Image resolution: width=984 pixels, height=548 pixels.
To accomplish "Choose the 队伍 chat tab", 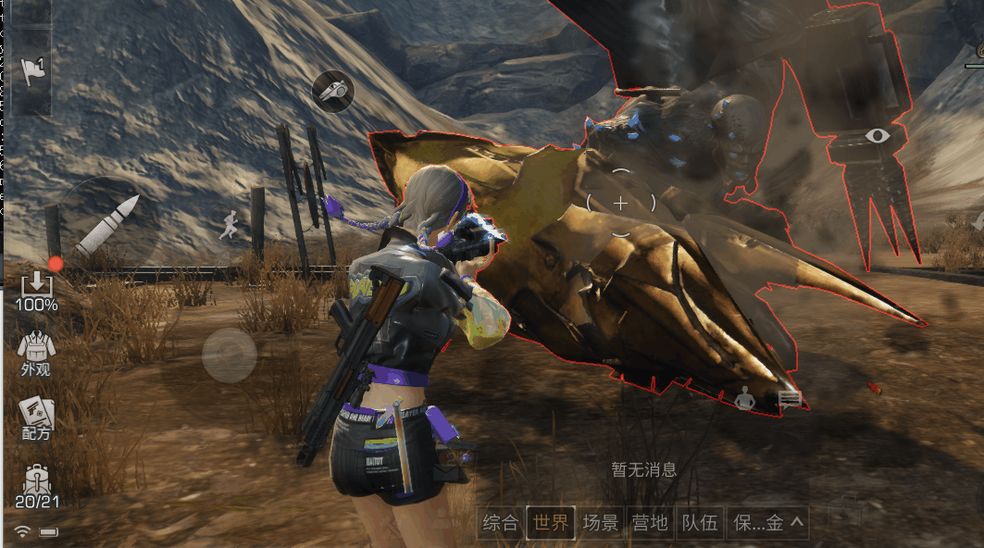I will (699, 521).
